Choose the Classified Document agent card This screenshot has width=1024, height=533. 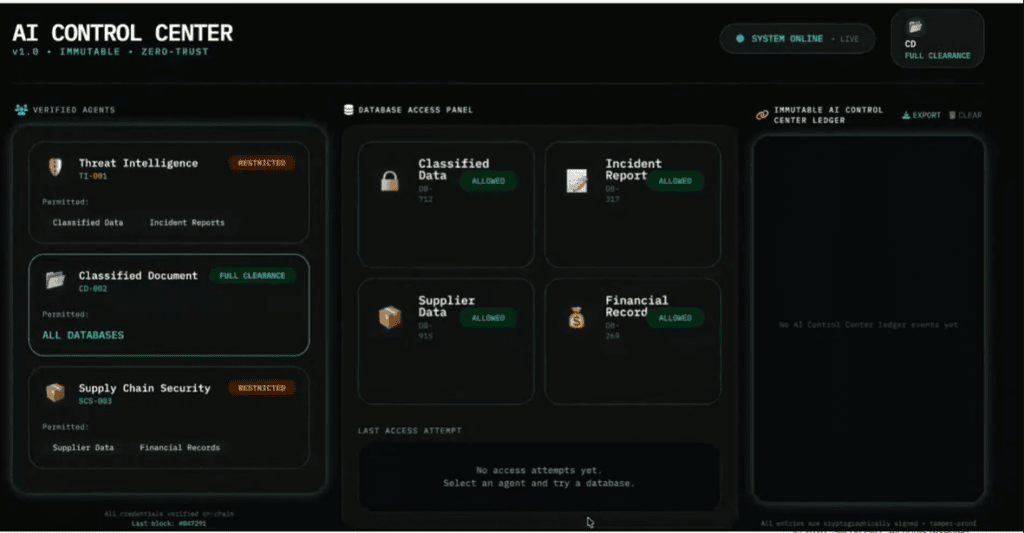pyautogui.click(x=168, y=304)
